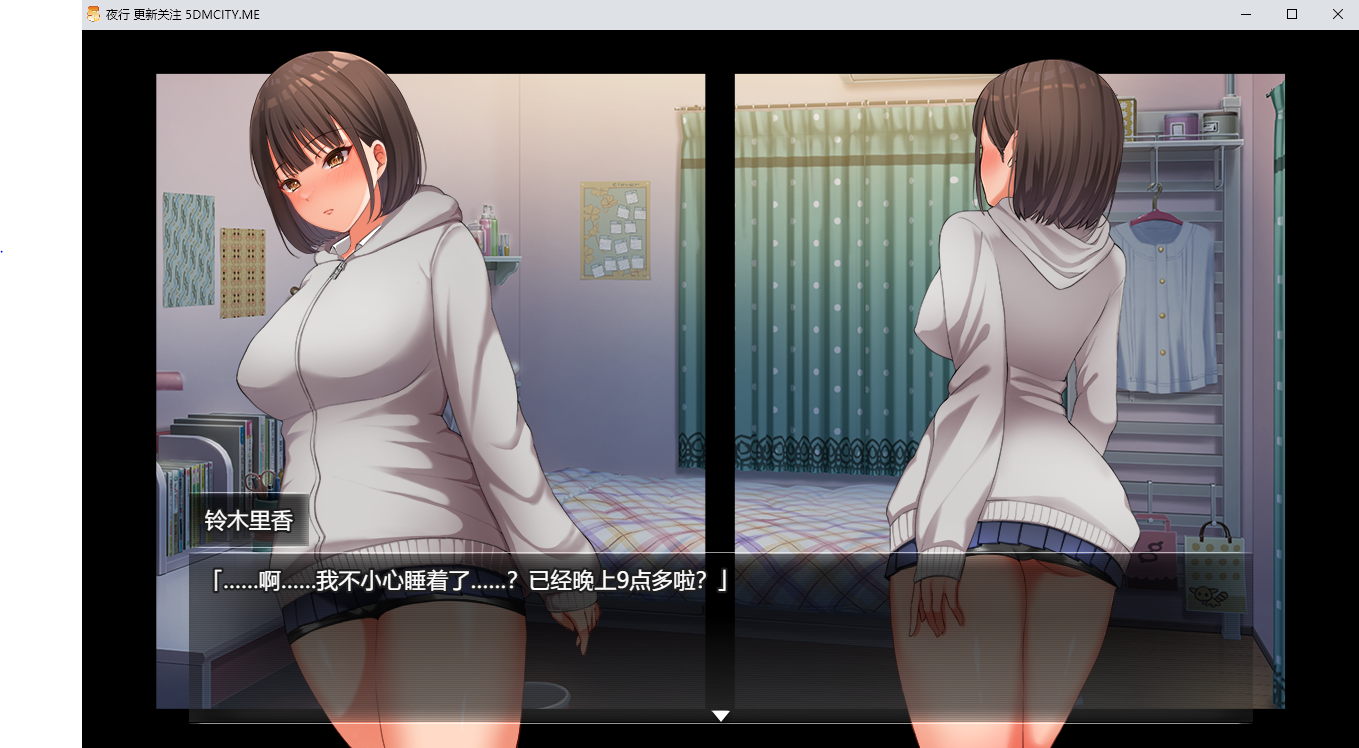This screenshot has height=748, width=1359.
Task: Click the 铃木里香 name plate
Action: pos(248,519)
